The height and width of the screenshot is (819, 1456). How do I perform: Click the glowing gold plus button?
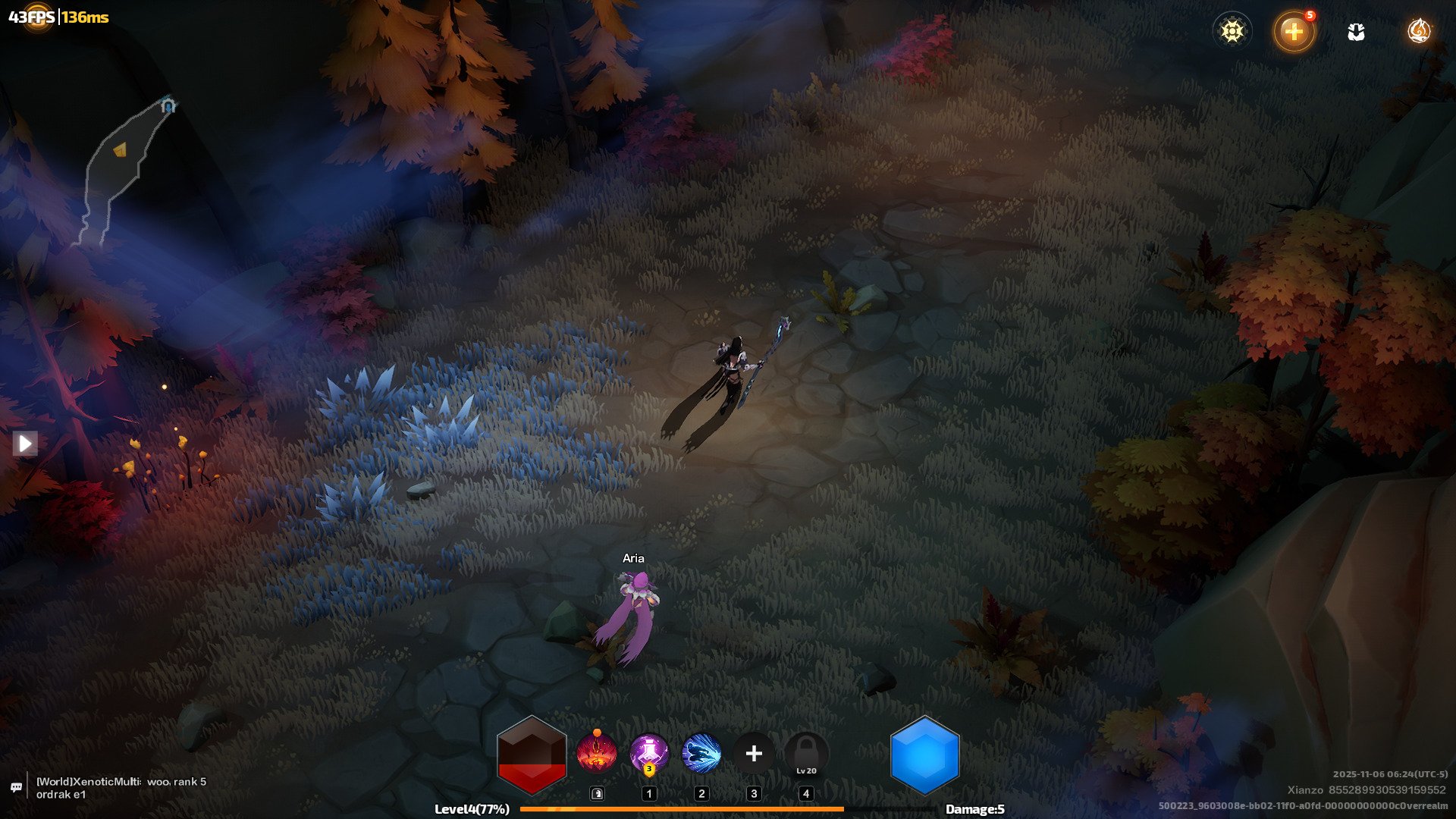pos(1294,32)
